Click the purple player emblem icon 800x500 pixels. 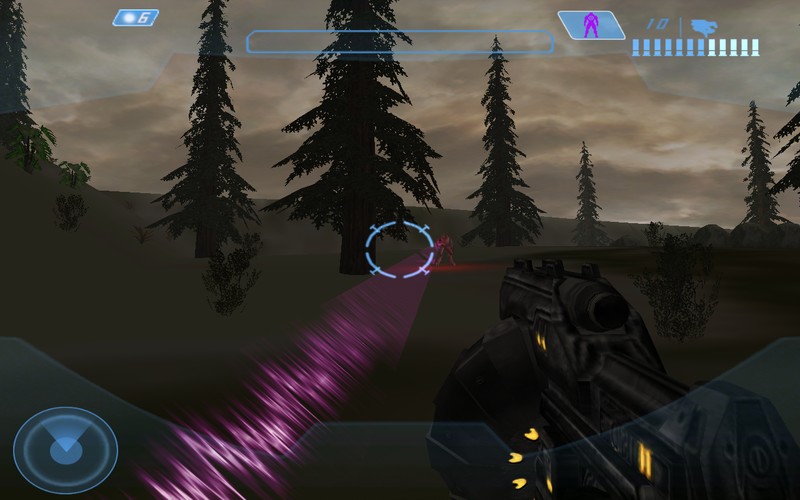[589, 26]
